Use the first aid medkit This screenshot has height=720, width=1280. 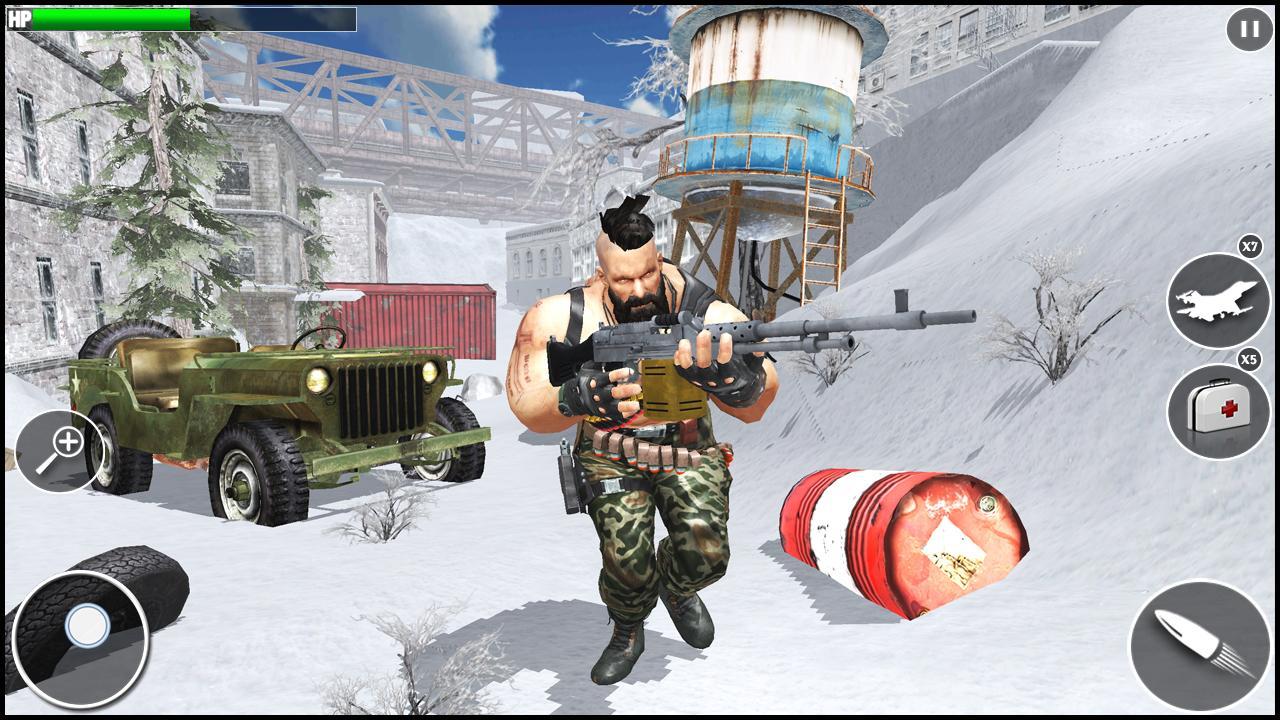pyautogui.click(x=1217, y=412)
